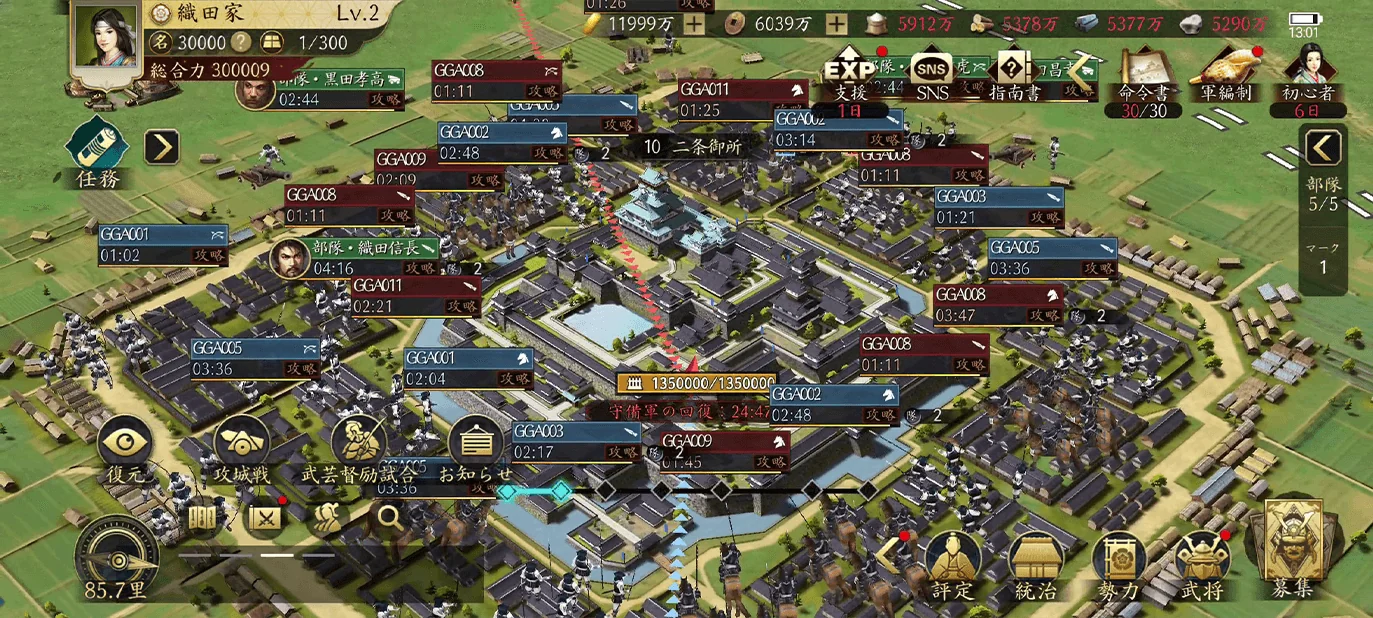Open the 統治 governance menu

pos(1035,562)
